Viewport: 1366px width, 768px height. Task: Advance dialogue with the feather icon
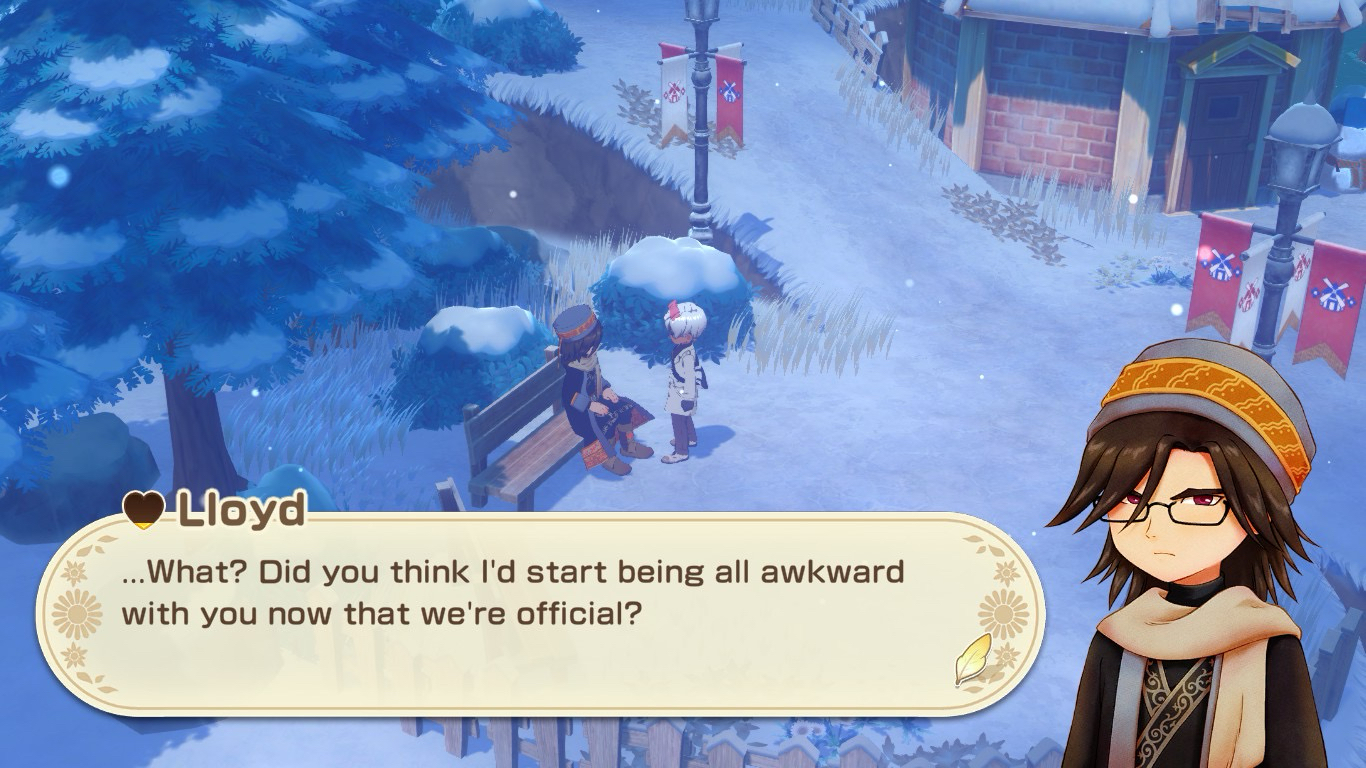(972, 659)
